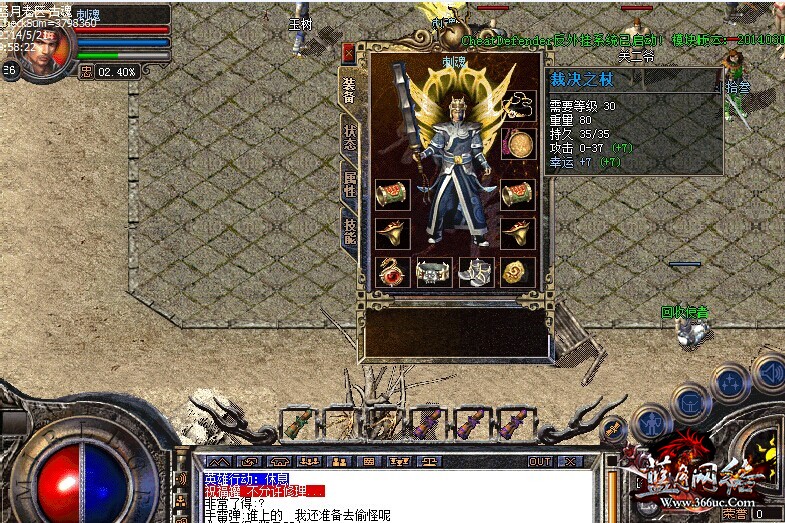The height and width of the screenshot is (523, 785).
Task: Click the OUT button on chat bar
Action: 540,462
